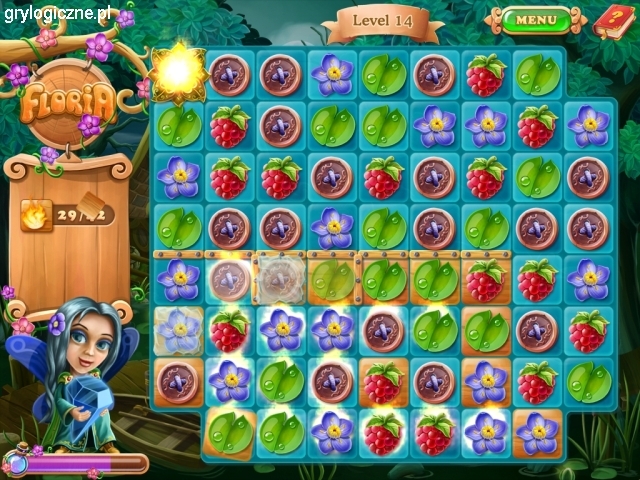Open the red question mark help book
Viewport: 640px width, 480px height.
[x=610, y=19]
